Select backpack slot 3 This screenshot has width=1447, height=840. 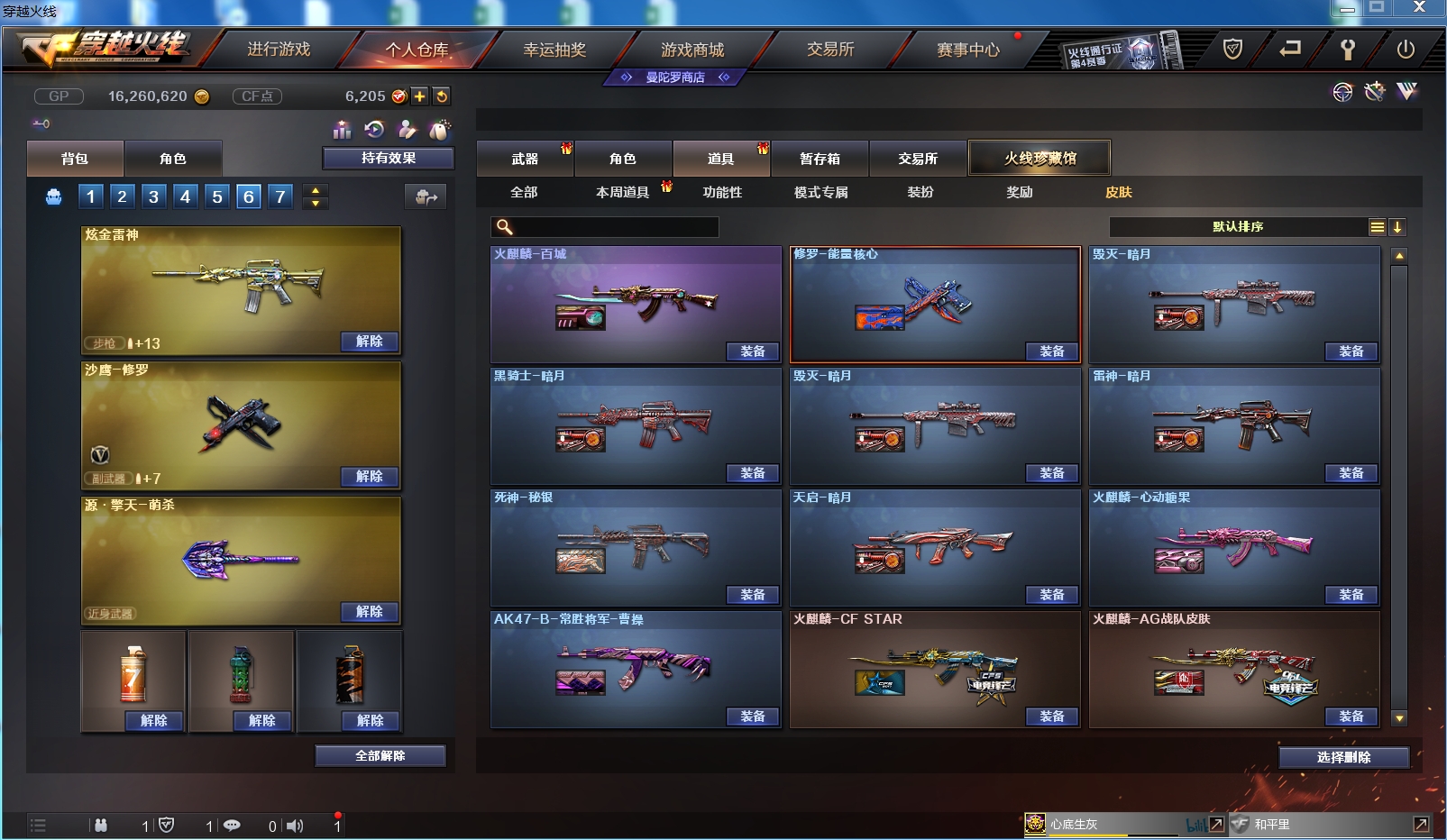pos(152,196)
